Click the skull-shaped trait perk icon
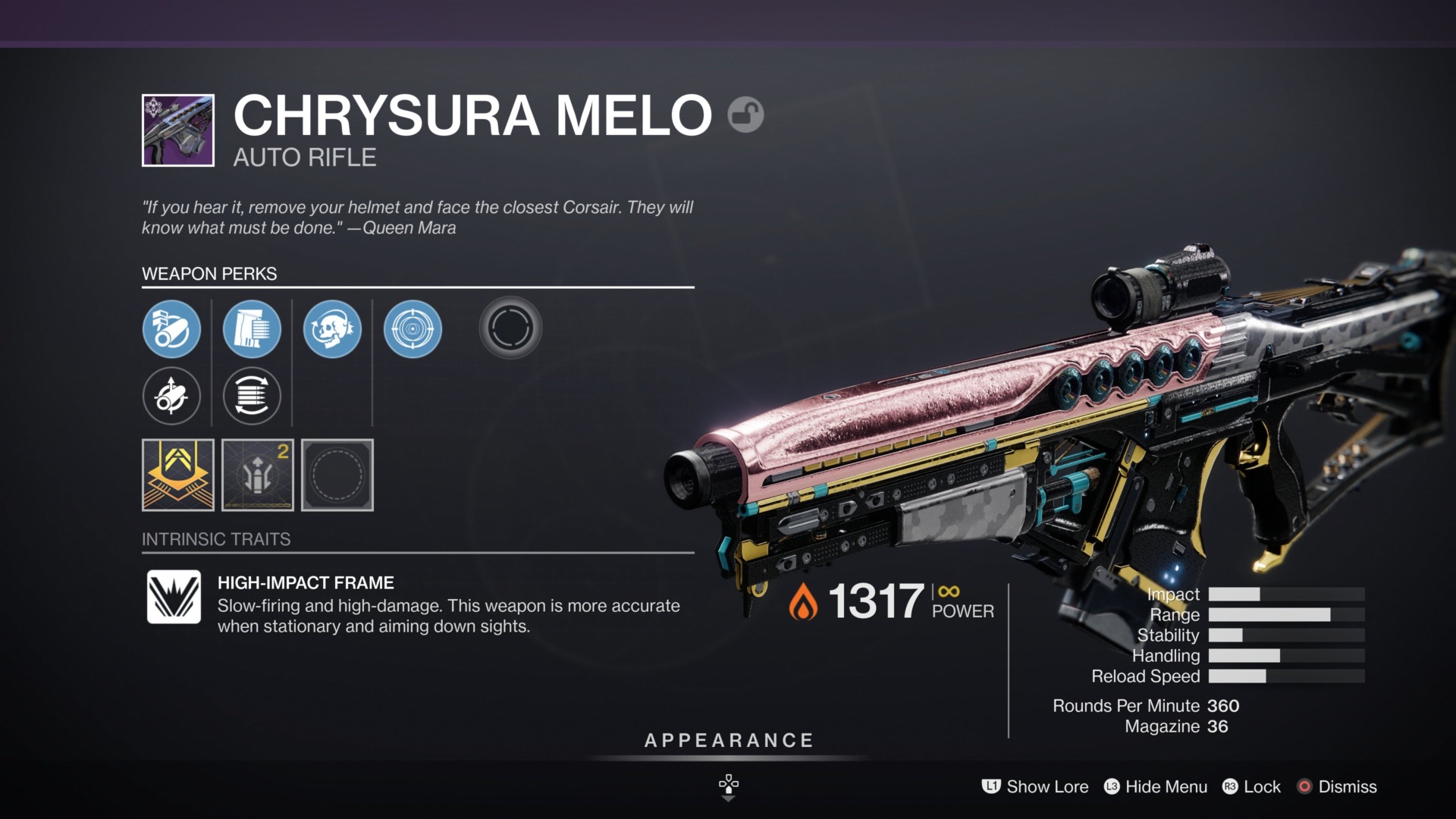1456x819 pixels. [x=332, y=329]
